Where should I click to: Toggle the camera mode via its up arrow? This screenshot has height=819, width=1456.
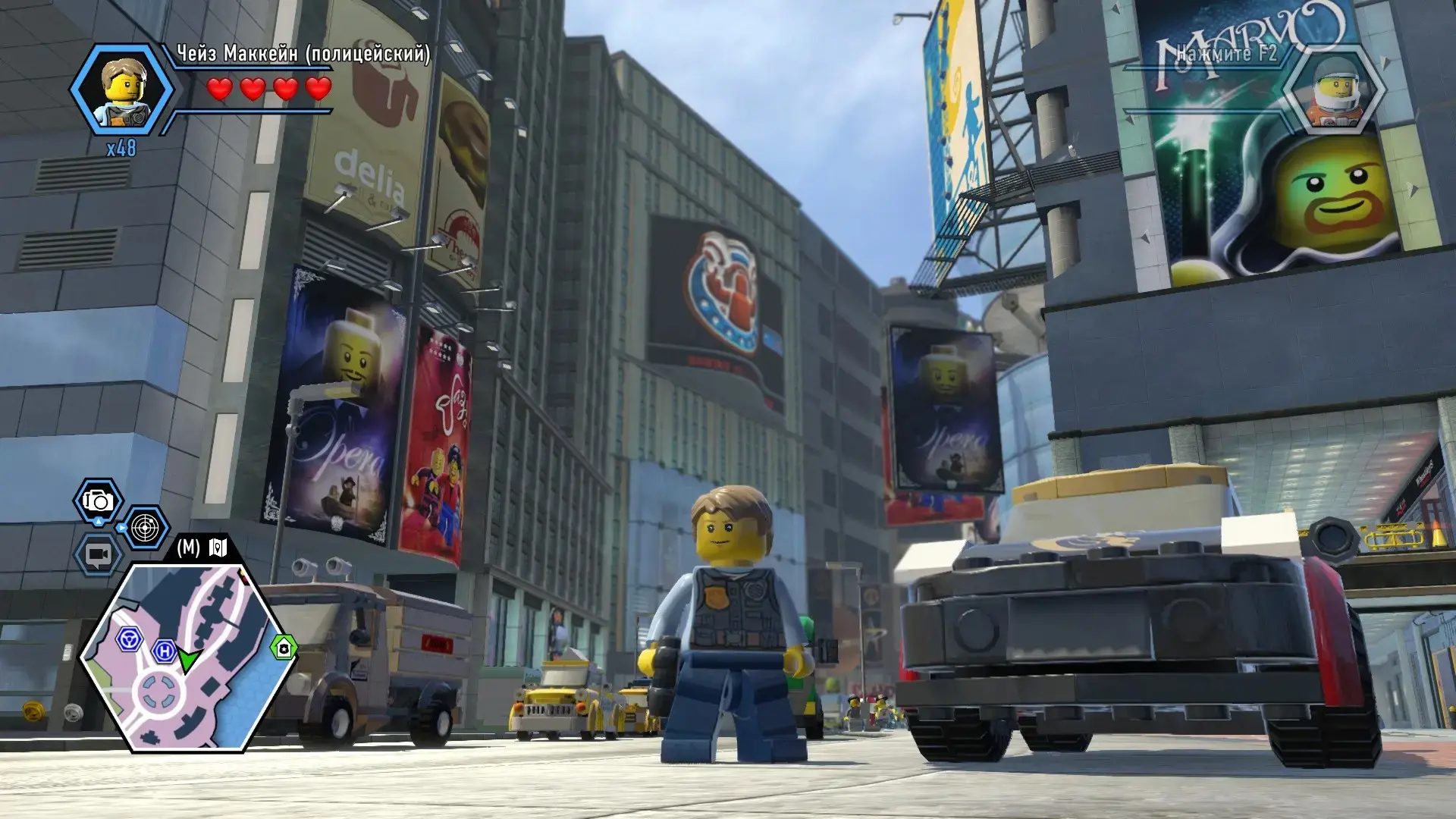(x=98, y=521)
